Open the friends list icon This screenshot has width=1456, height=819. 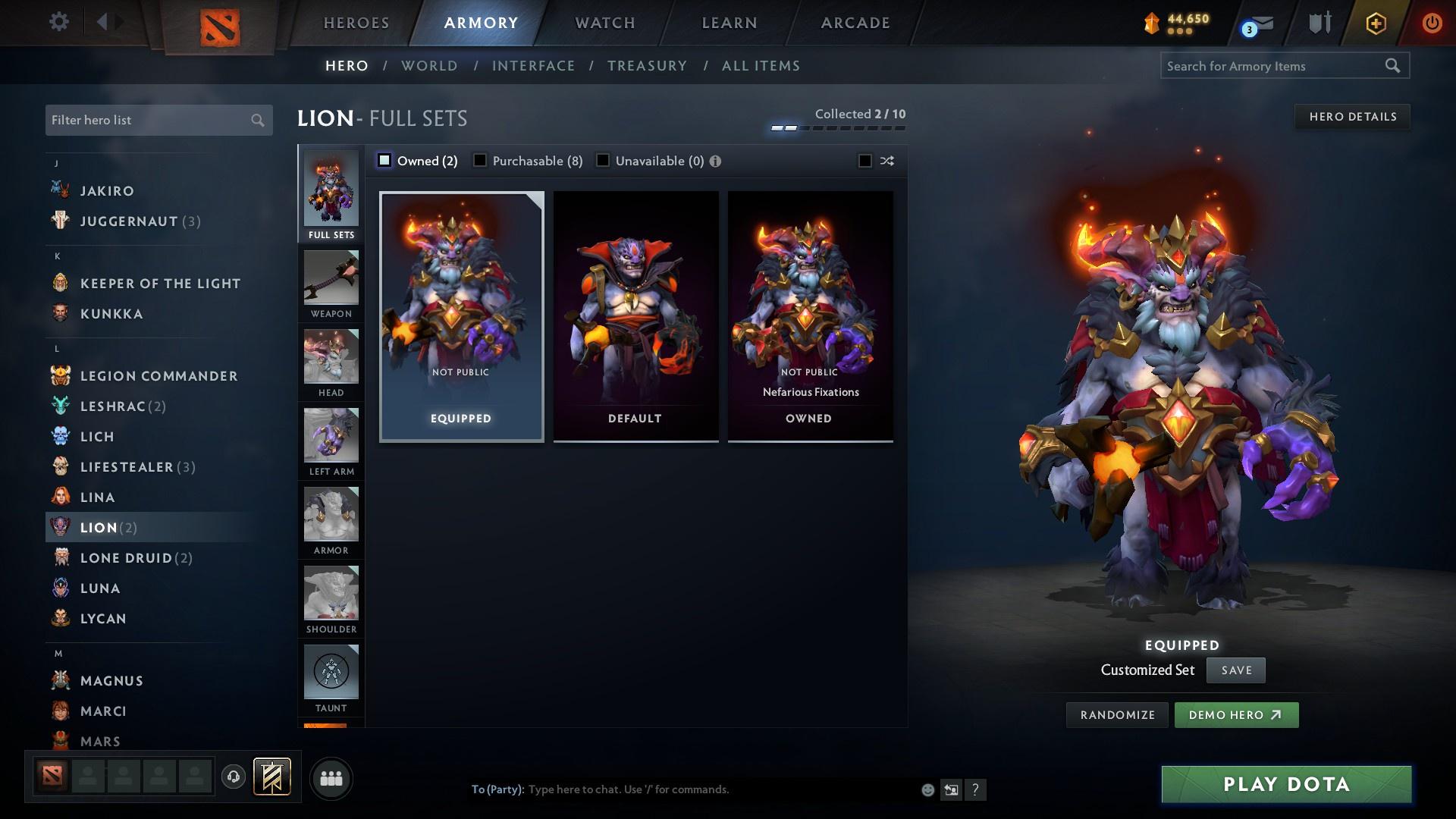click(x=331, y=778)
